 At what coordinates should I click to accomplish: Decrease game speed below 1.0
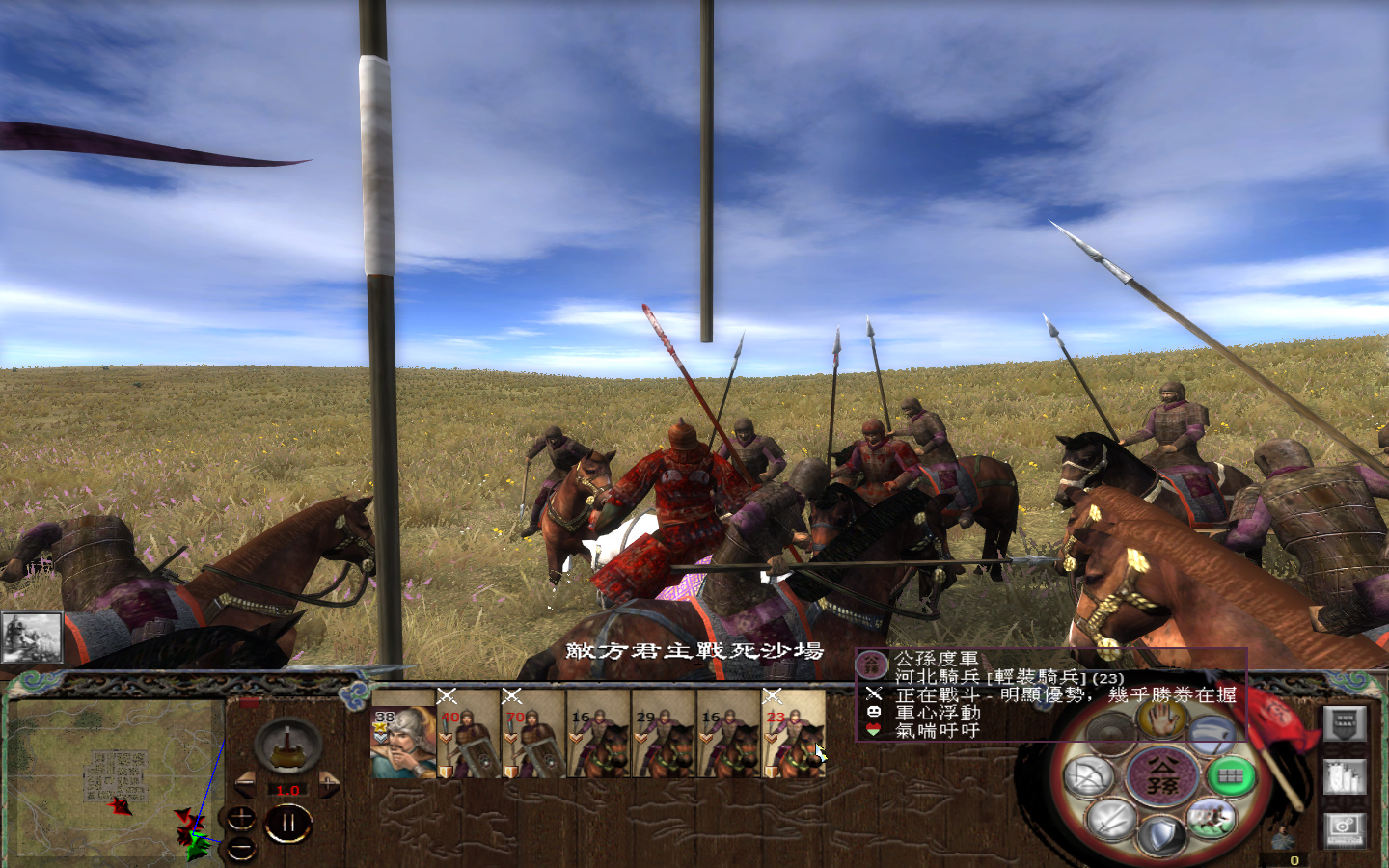tap(245, 783)
